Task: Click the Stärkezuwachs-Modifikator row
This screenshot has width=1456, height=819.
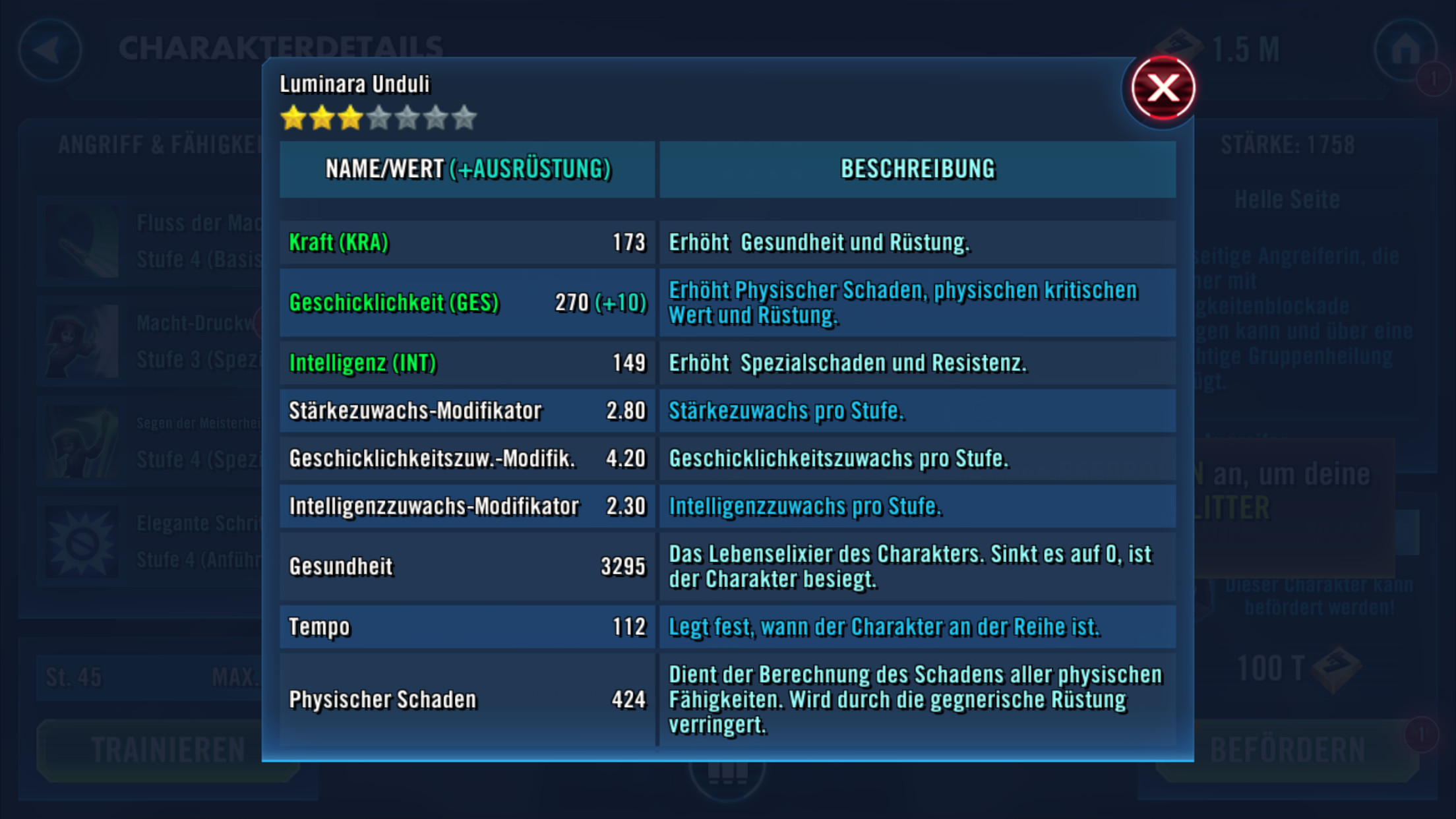Action: 467,411
